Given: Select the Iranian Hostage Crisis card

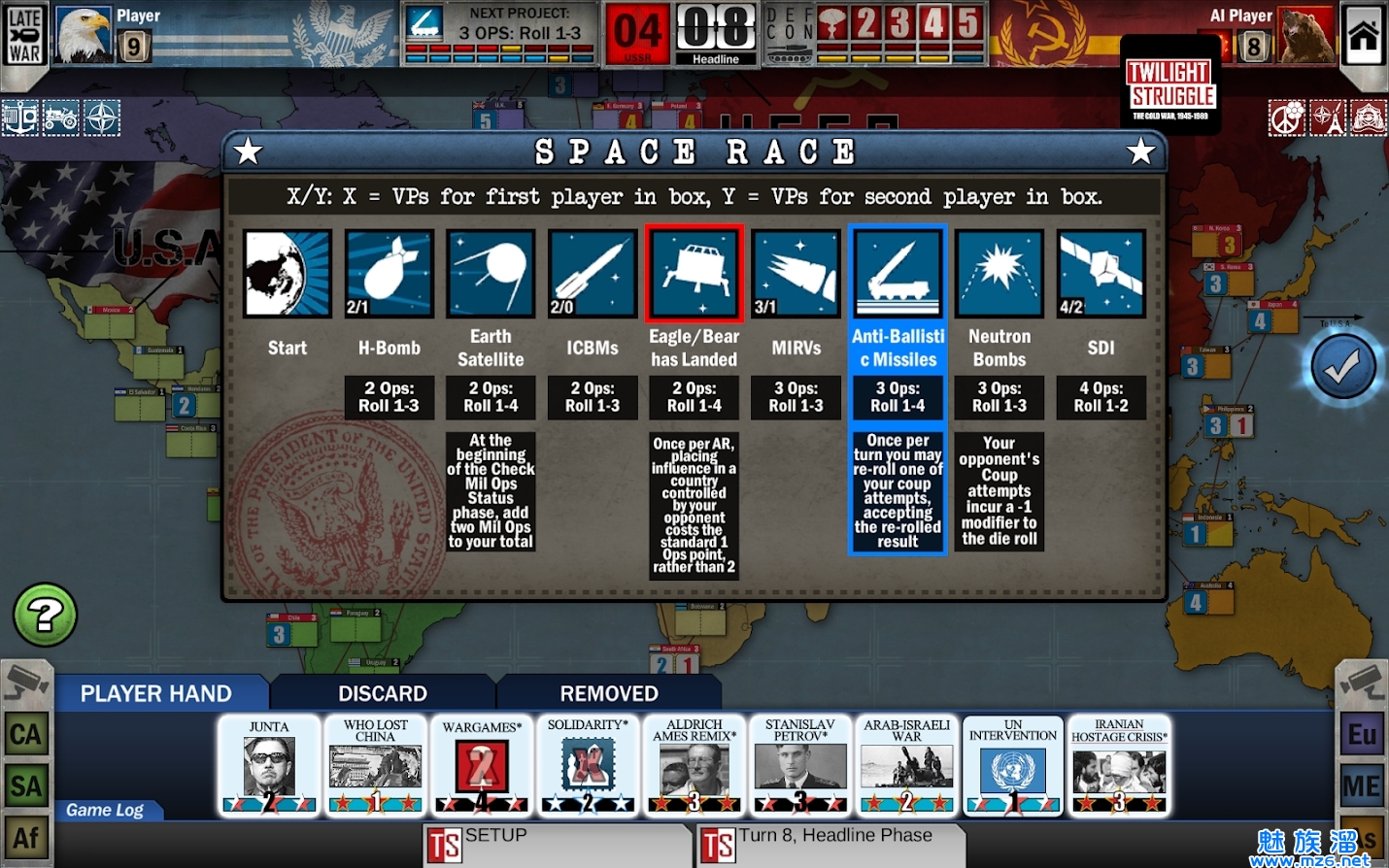Looking at the screenshot, I should point(1119,766).
